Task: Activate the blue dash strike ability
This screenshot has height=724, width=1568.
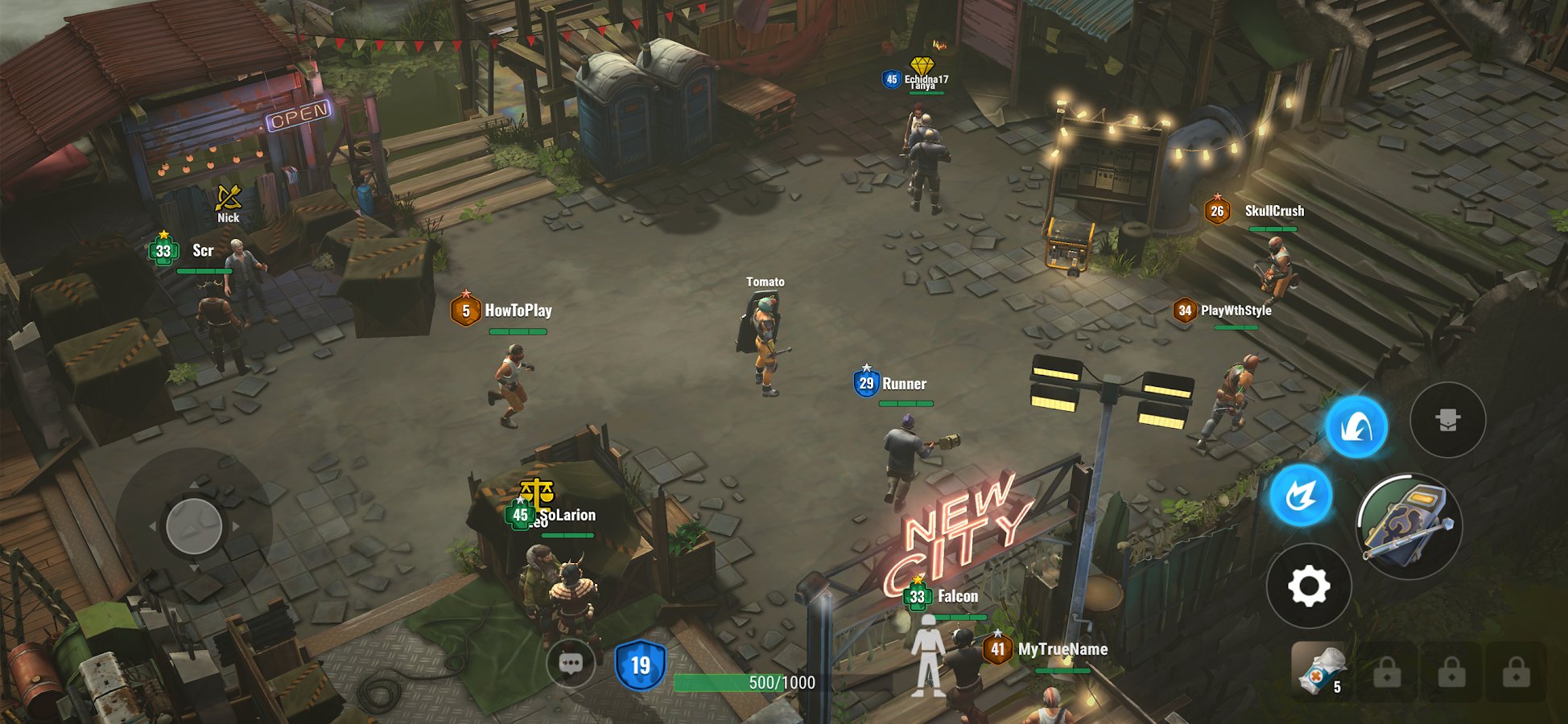Action: coord(1301,496)
